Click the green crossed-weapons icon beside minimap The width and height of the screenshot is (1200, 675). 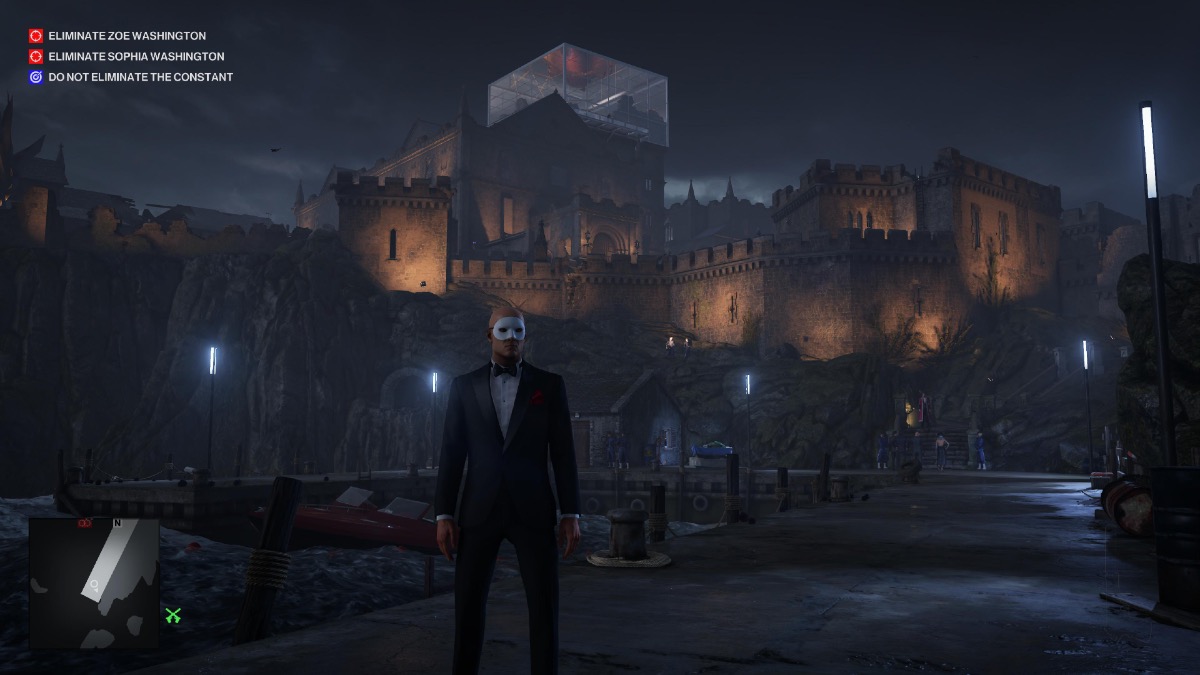coord(174,616)
